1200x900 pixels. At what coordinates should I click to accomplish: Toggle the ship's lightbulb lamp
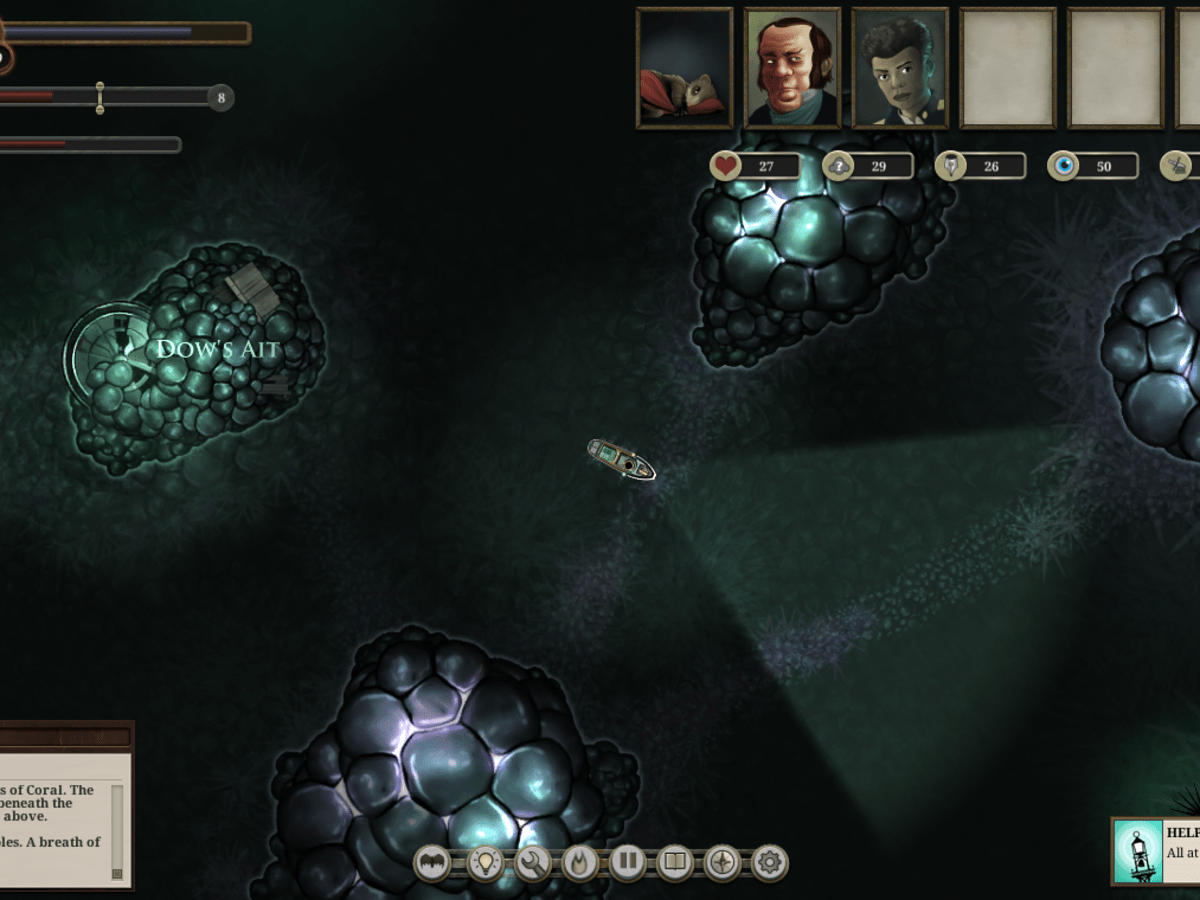pyautogui.click(x=485, y=862)
